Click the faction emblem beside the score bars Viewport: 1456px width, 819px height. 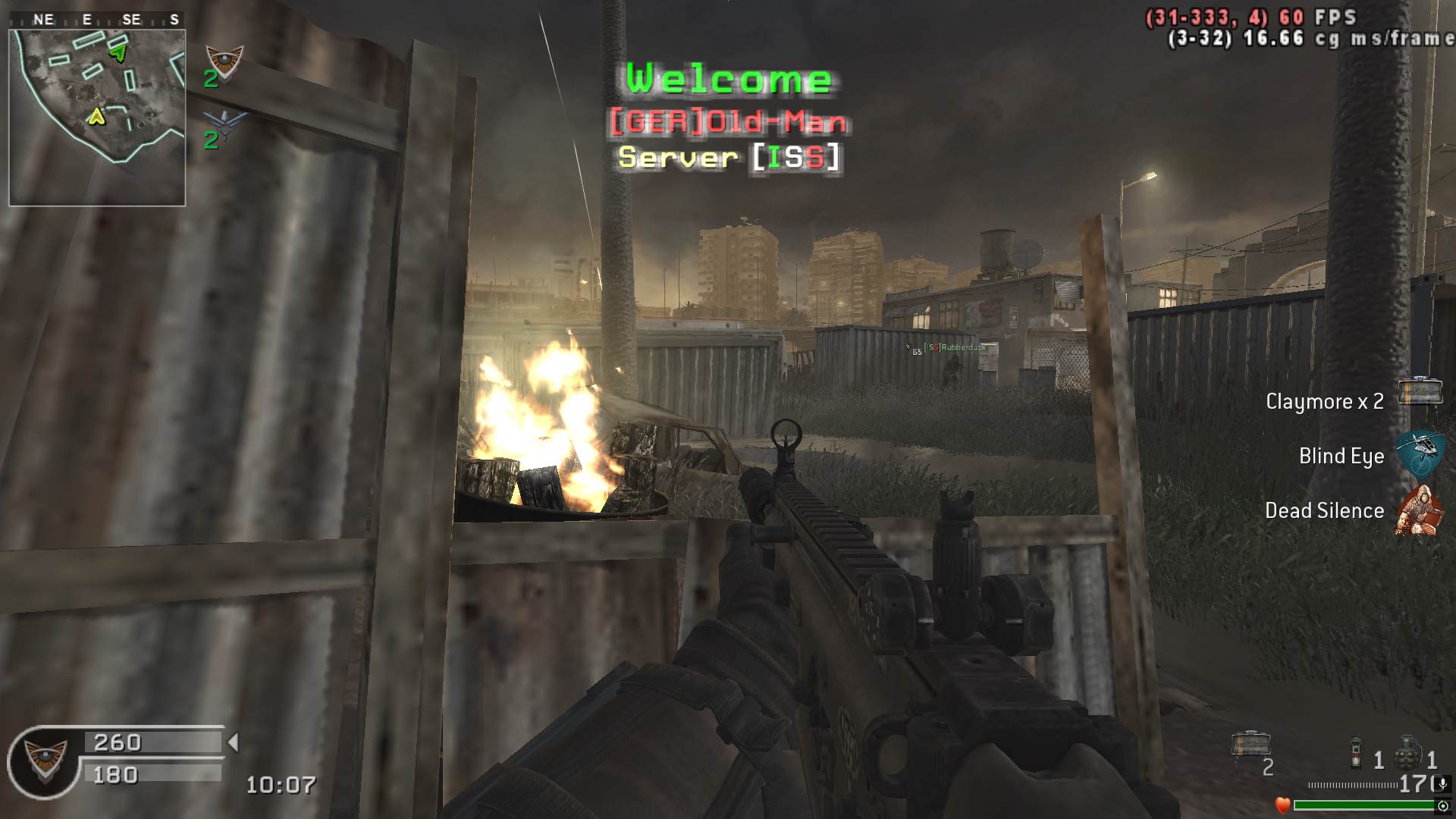[x=45, y=760]
